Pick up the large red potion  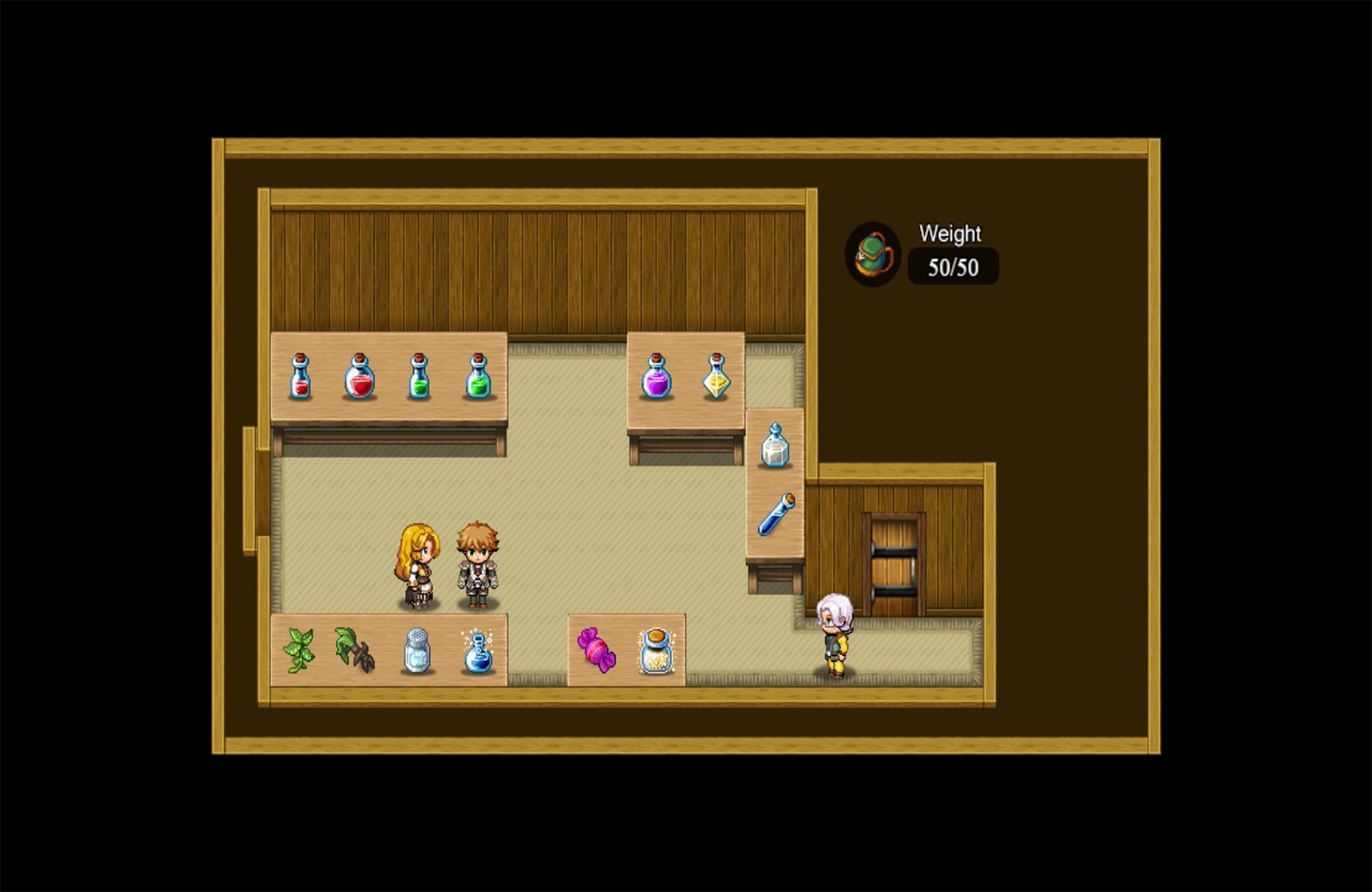click(x=360, y=377)
